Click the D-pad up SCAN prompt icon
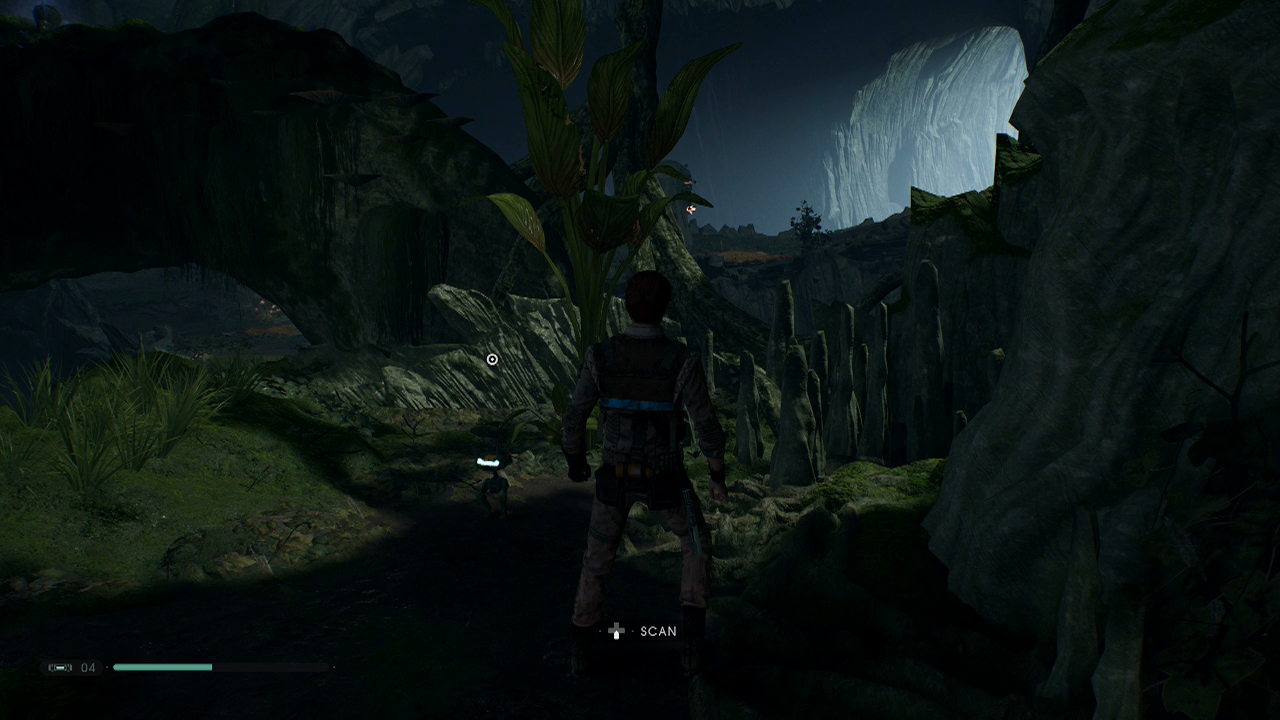This screenshot has width=1280, height=720. pyautogui.click(x=617, y=630)
